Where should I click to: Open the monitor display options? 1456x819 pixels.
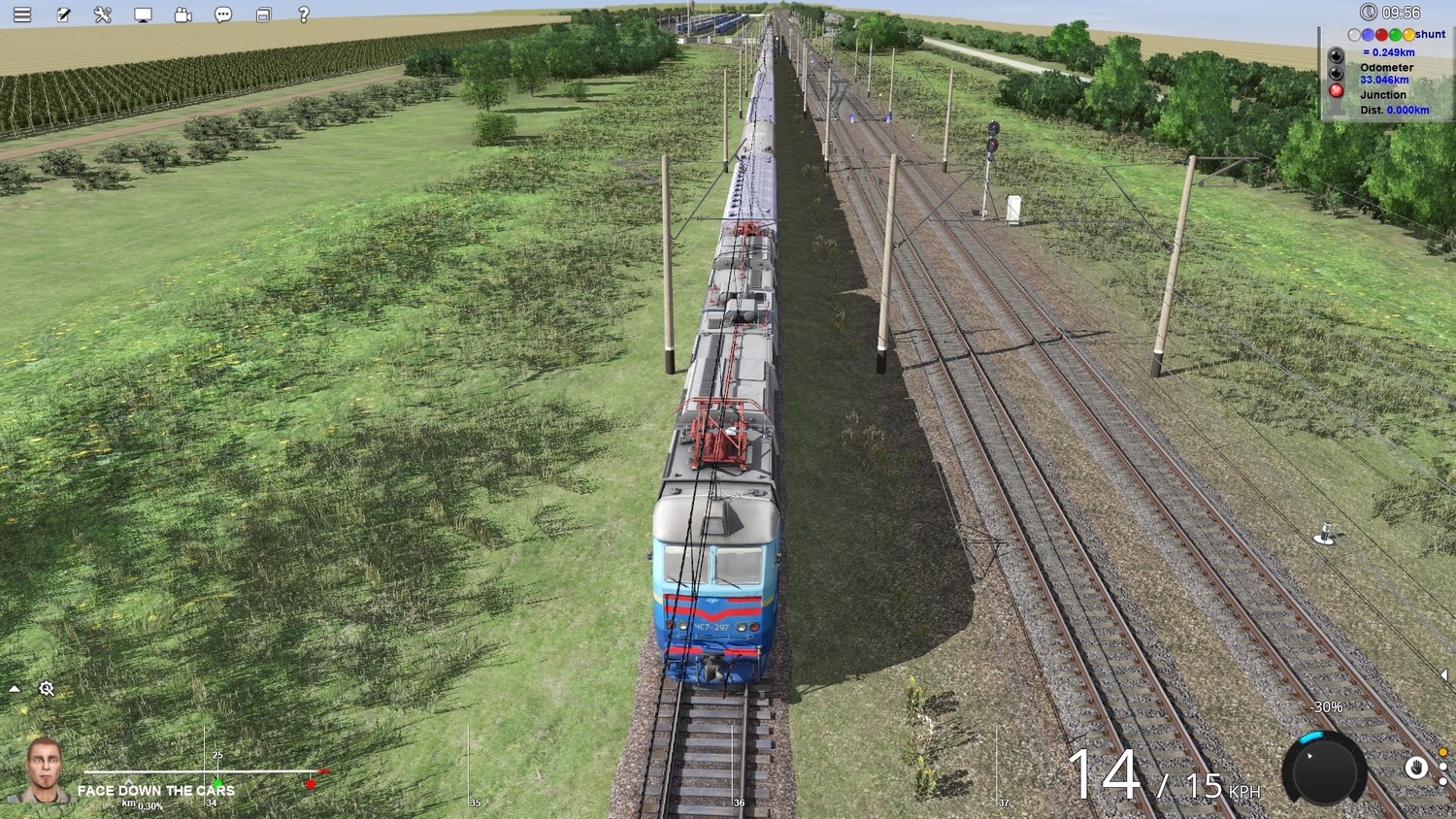(143, 15)
